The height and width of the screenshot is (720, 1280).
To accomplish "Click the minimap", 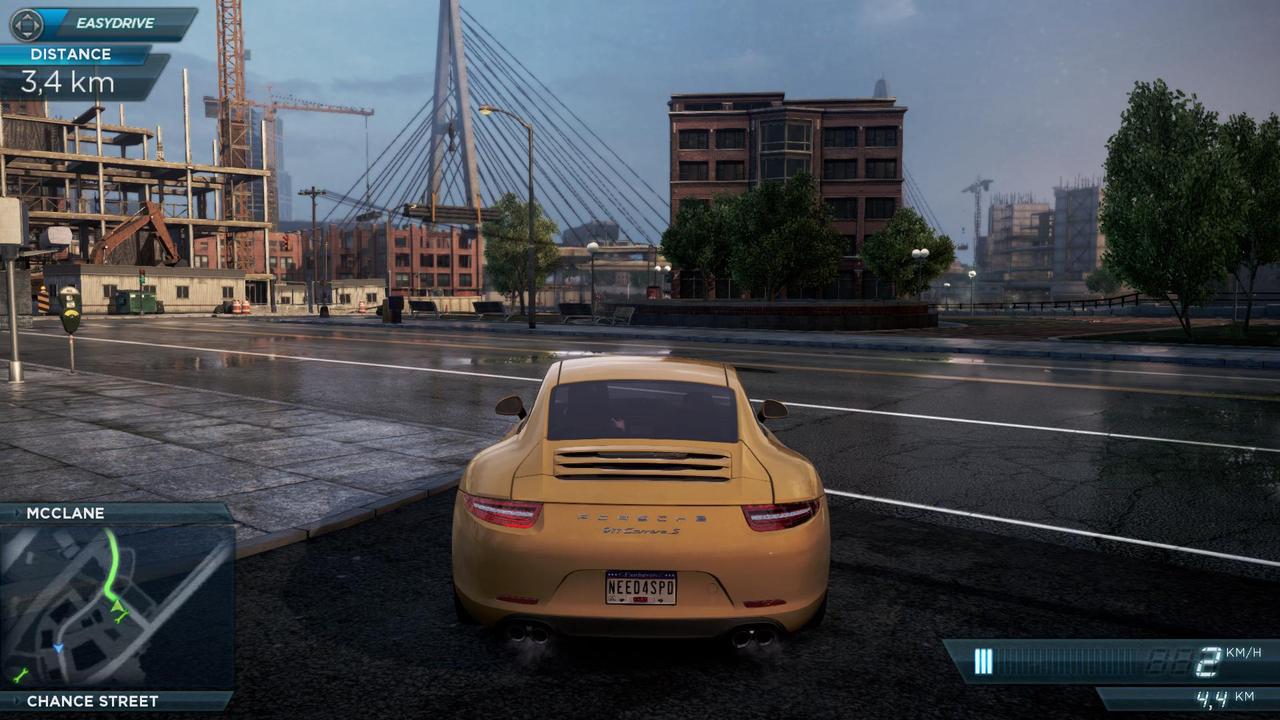I will (x=117, y=606).
